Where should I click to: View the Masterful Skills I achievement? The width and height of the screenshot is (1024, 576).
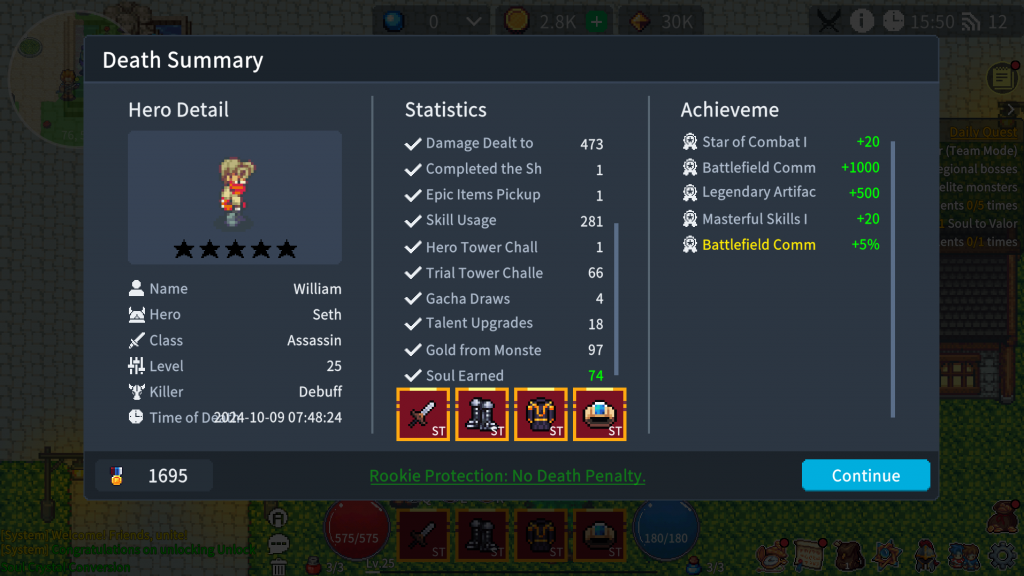[754, 219]
